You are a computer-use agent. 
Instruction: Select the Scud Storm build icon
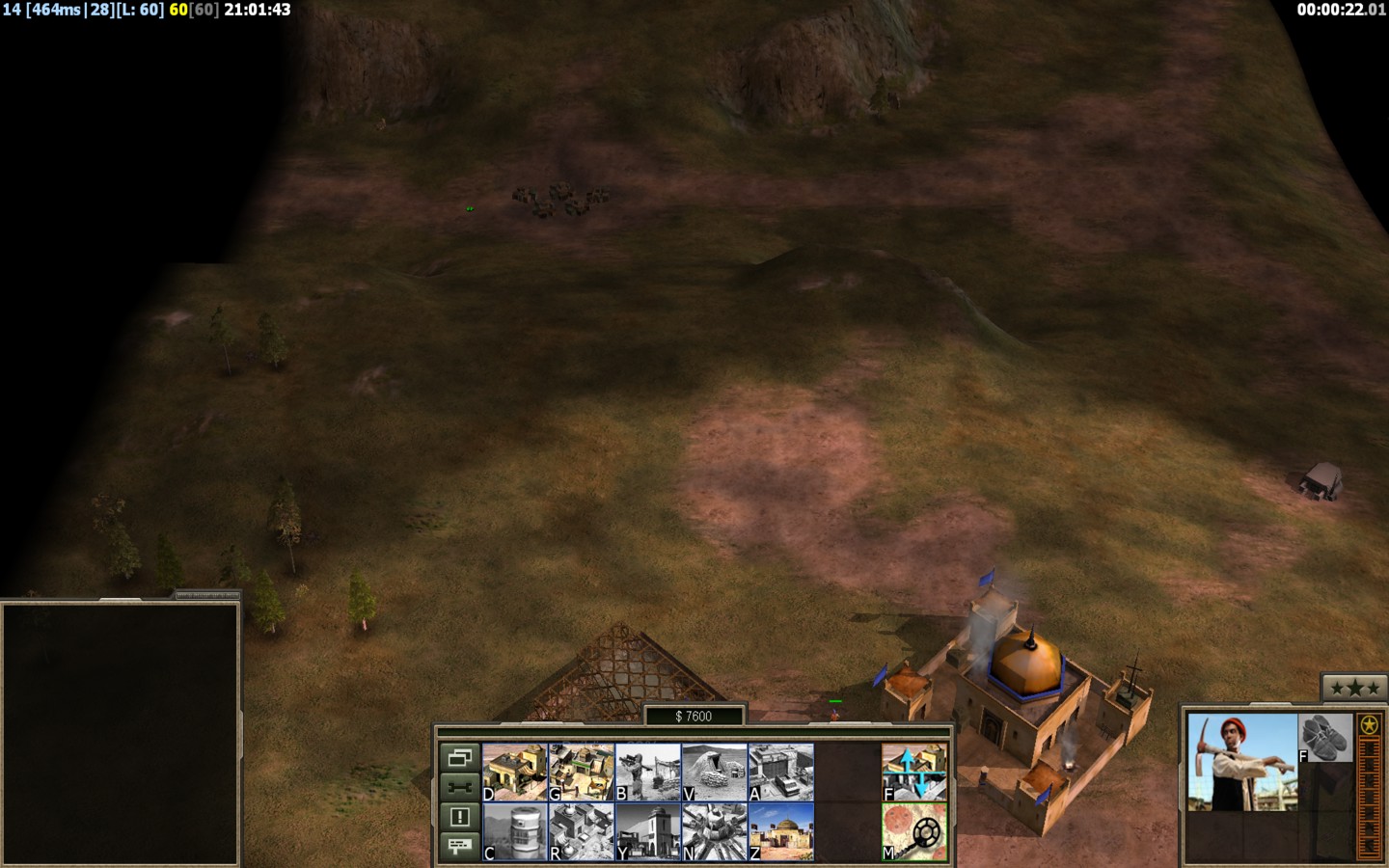coord(715,831)
